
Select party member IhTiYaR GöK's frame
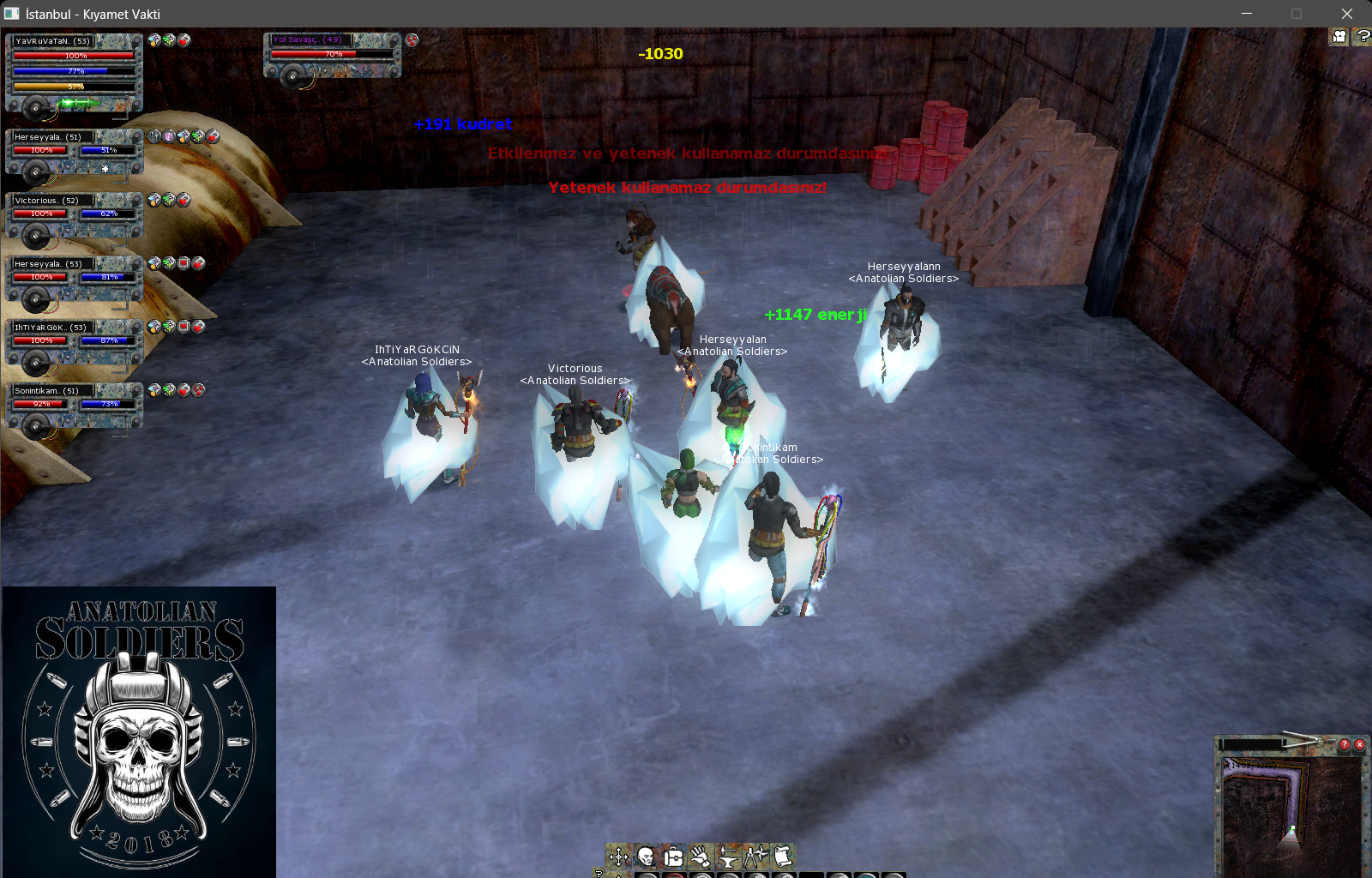click(74, 341)
